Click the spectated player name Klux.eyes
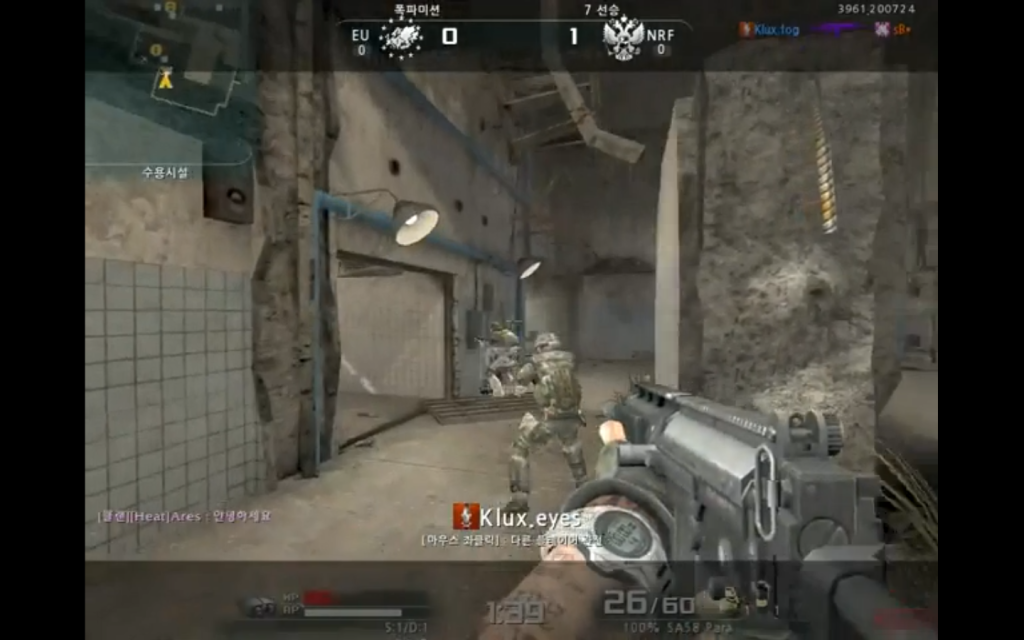The image size is (1024, 640). tap(530, 518)
